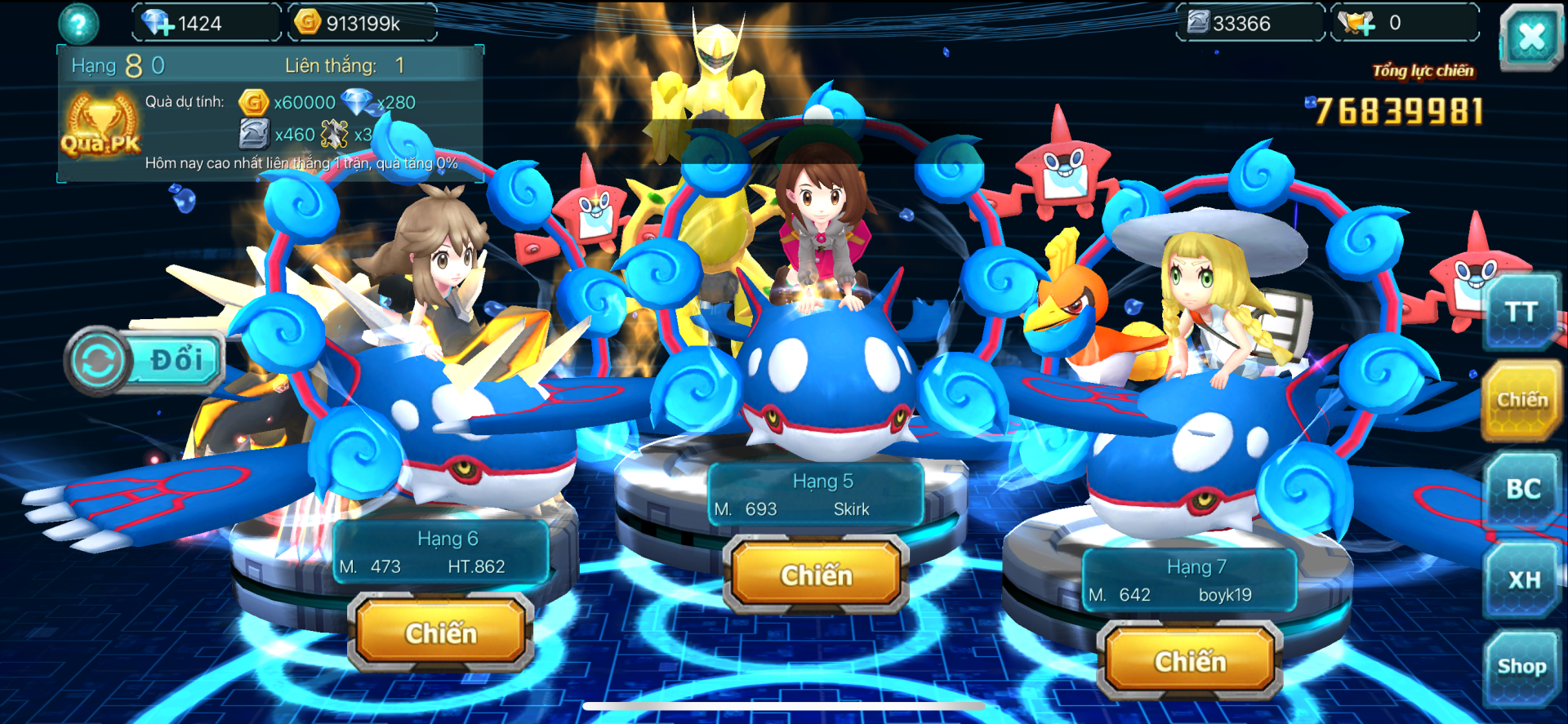Challenge Skirk using the Chiến button

pos(816,575)
